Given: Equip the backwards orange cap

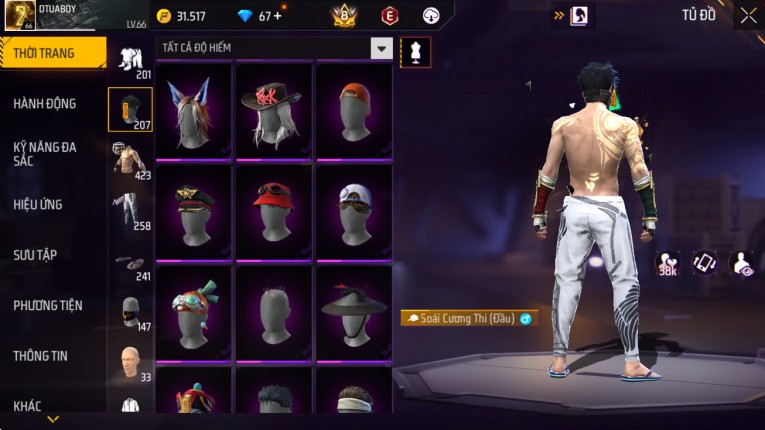Looking at the screenshot, I should (354, 110).
